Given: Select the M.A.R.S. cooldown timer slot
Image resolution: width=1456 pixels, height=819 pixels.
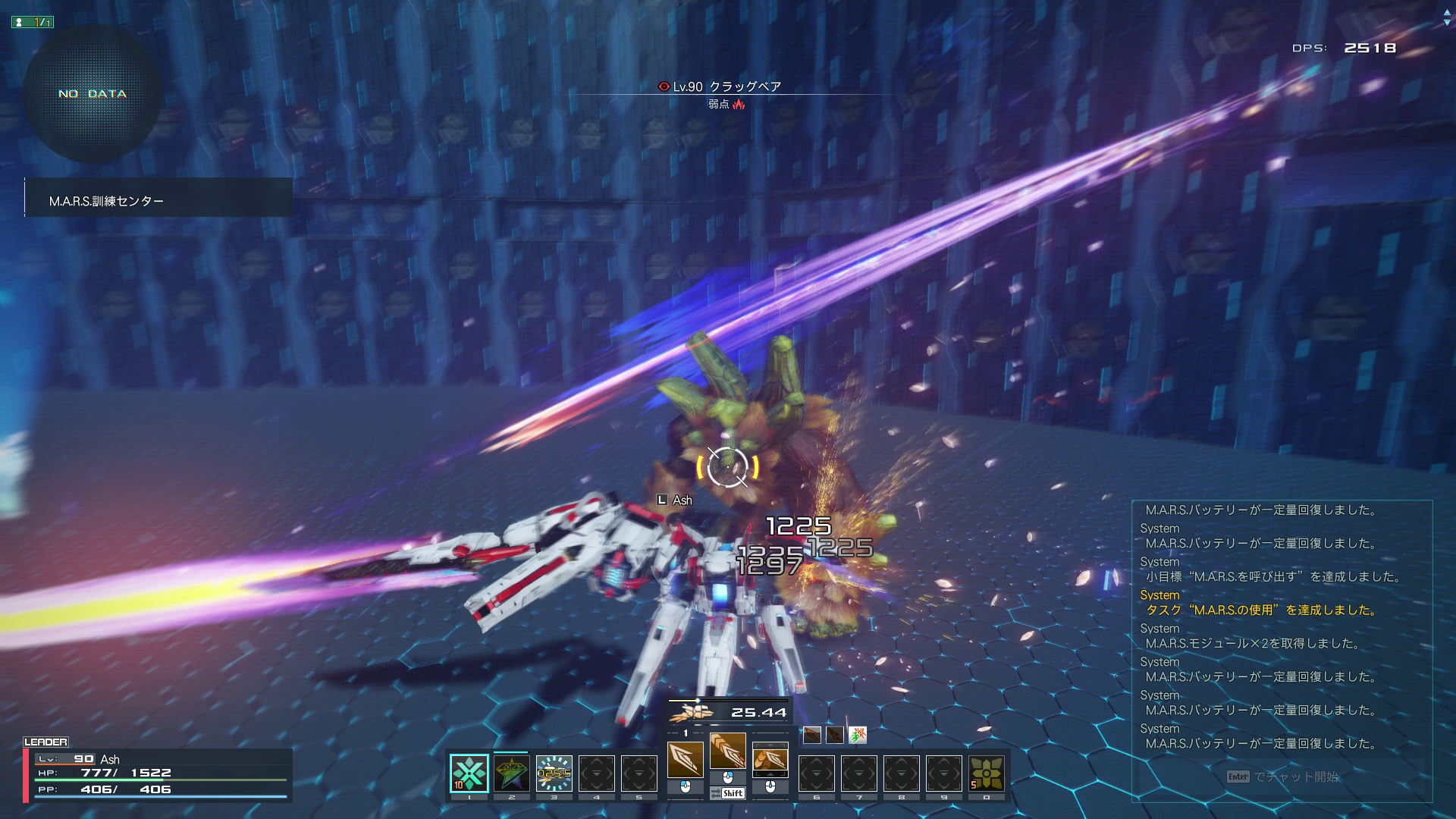Looking at the screenshot, I should pyautogui.click(x=554, y=773).
